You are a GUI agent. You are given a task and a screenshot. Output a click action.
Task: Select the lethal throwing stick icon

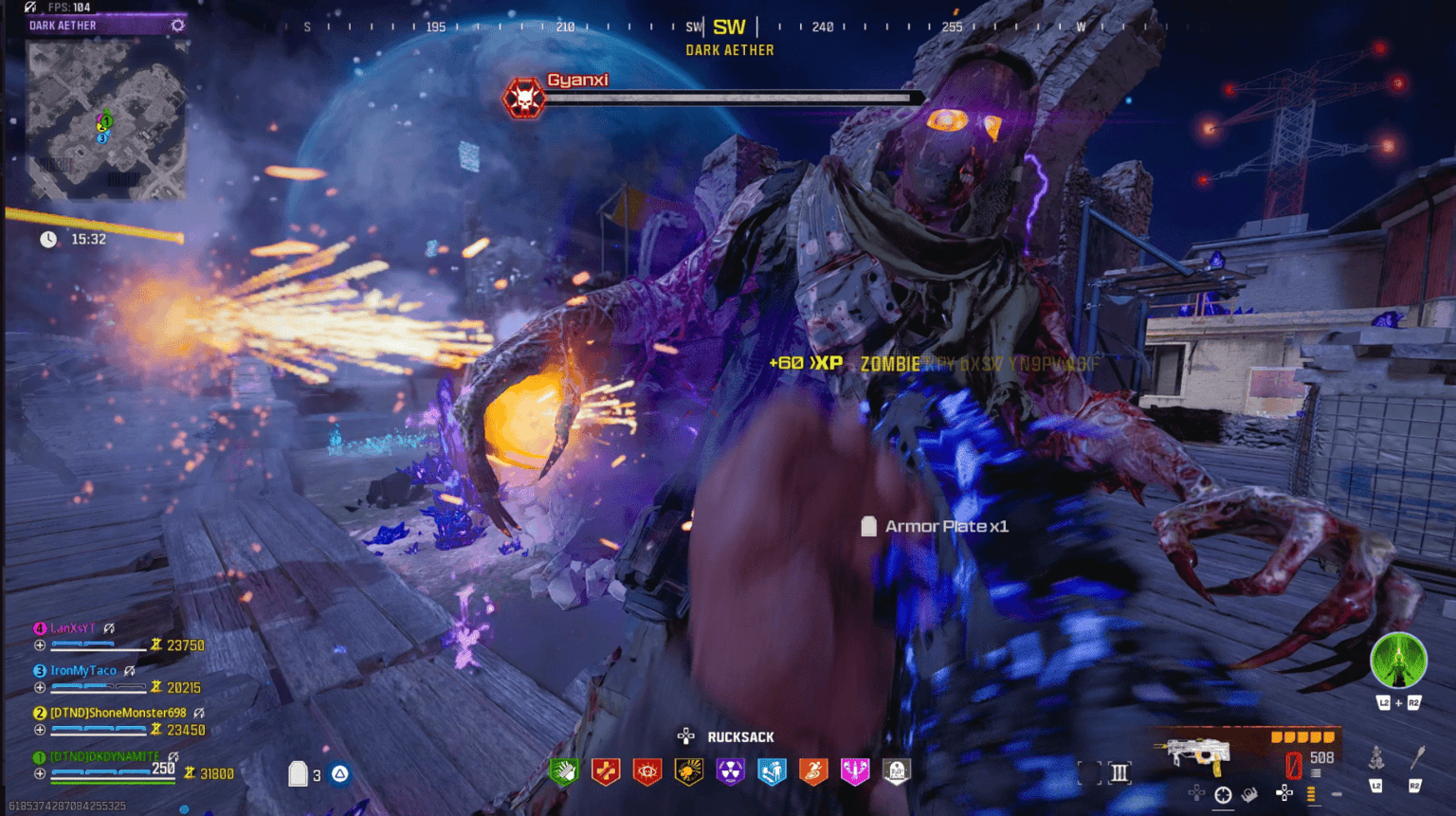tap(1417, 757)
